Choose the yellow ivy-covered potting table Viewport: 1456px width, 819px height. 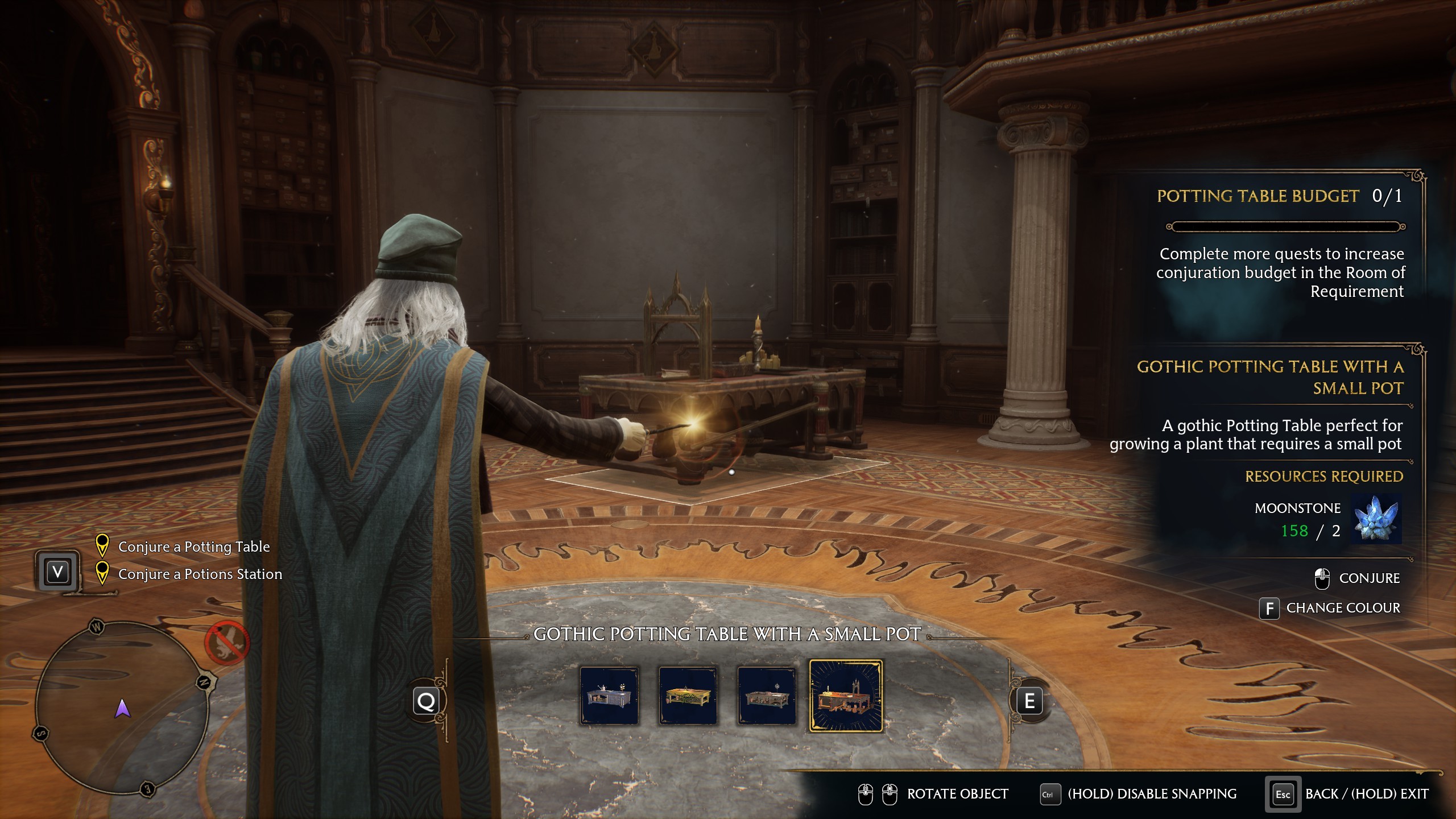click(x=688, y=696)
